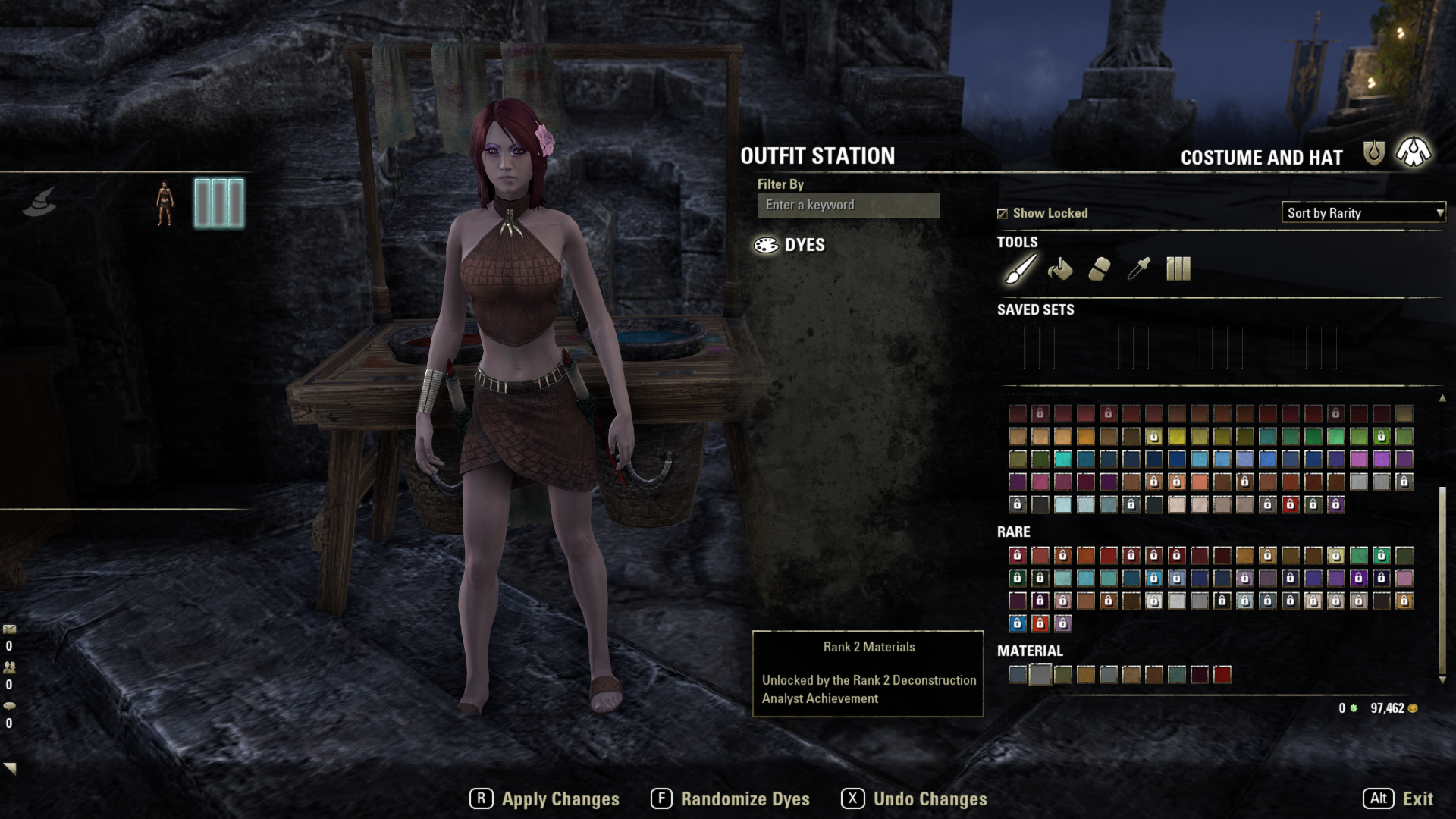Image resolution: width=1456 pixels, height=819 pixels.
Task: Switch to the shield armor dye tab
Action: [1373, 153]
